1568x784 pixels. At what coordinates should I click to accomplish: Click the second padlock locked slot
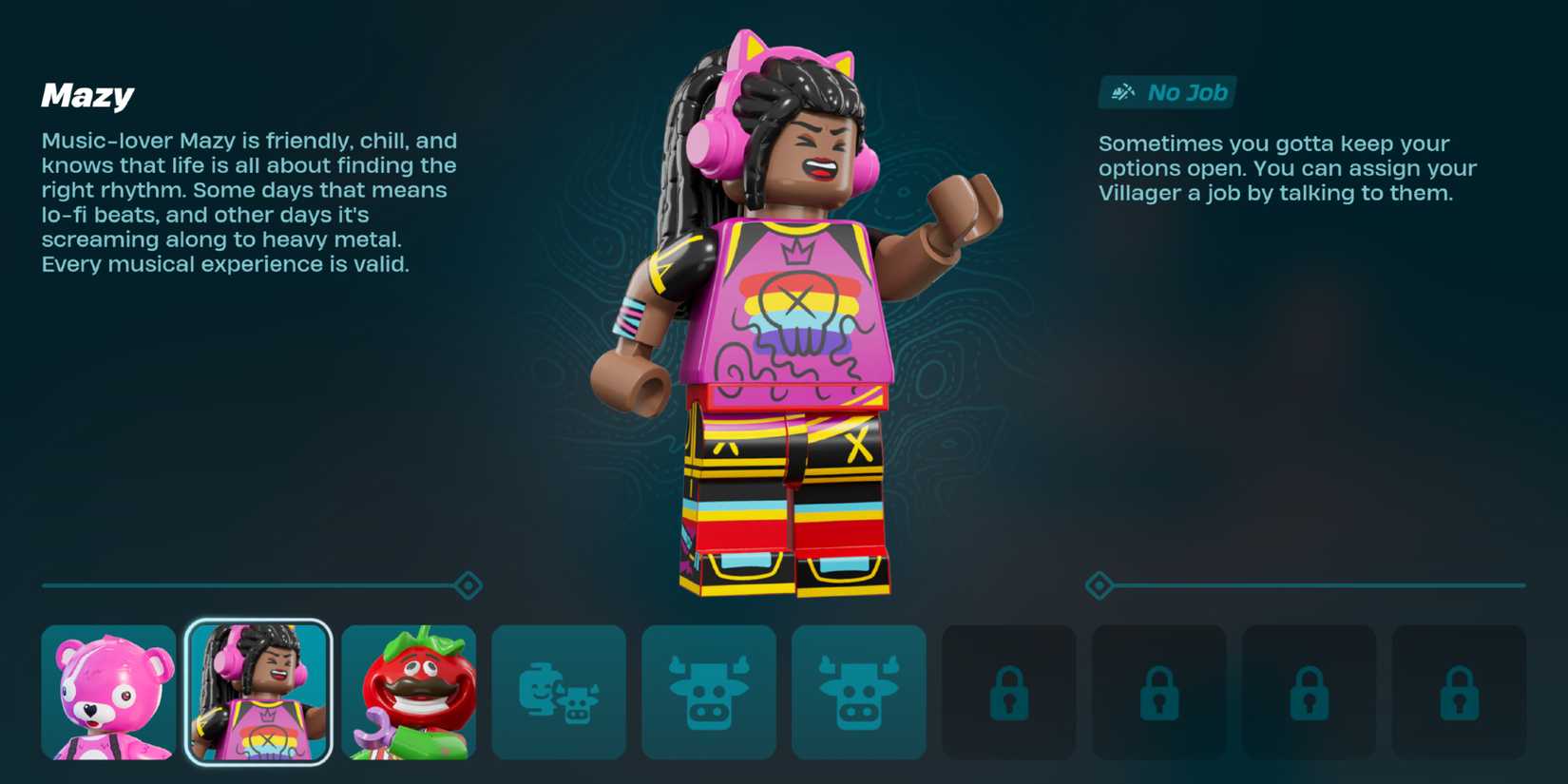[1159, 692]
